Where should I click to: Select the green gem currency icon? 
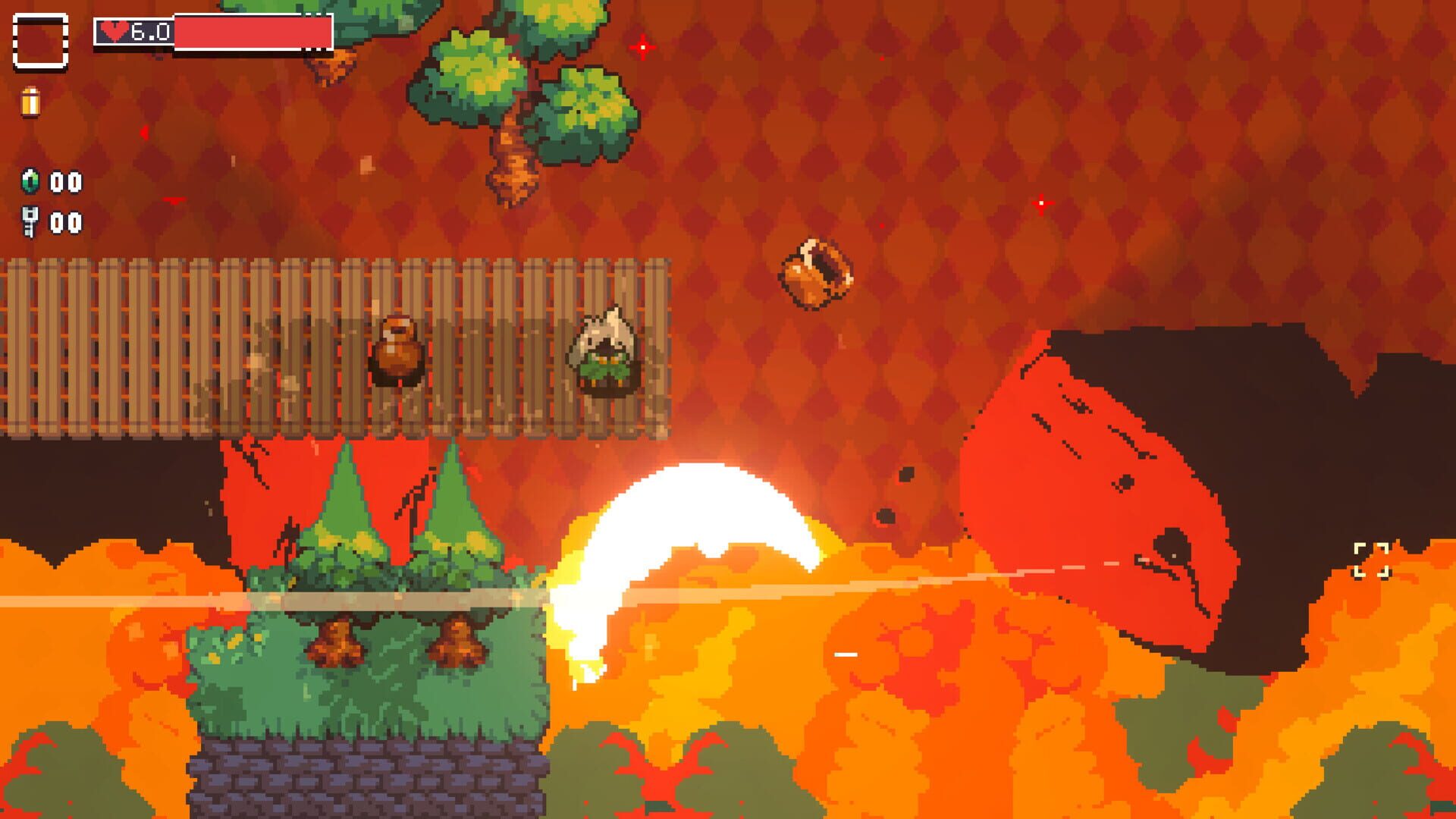tap(29, 182)
